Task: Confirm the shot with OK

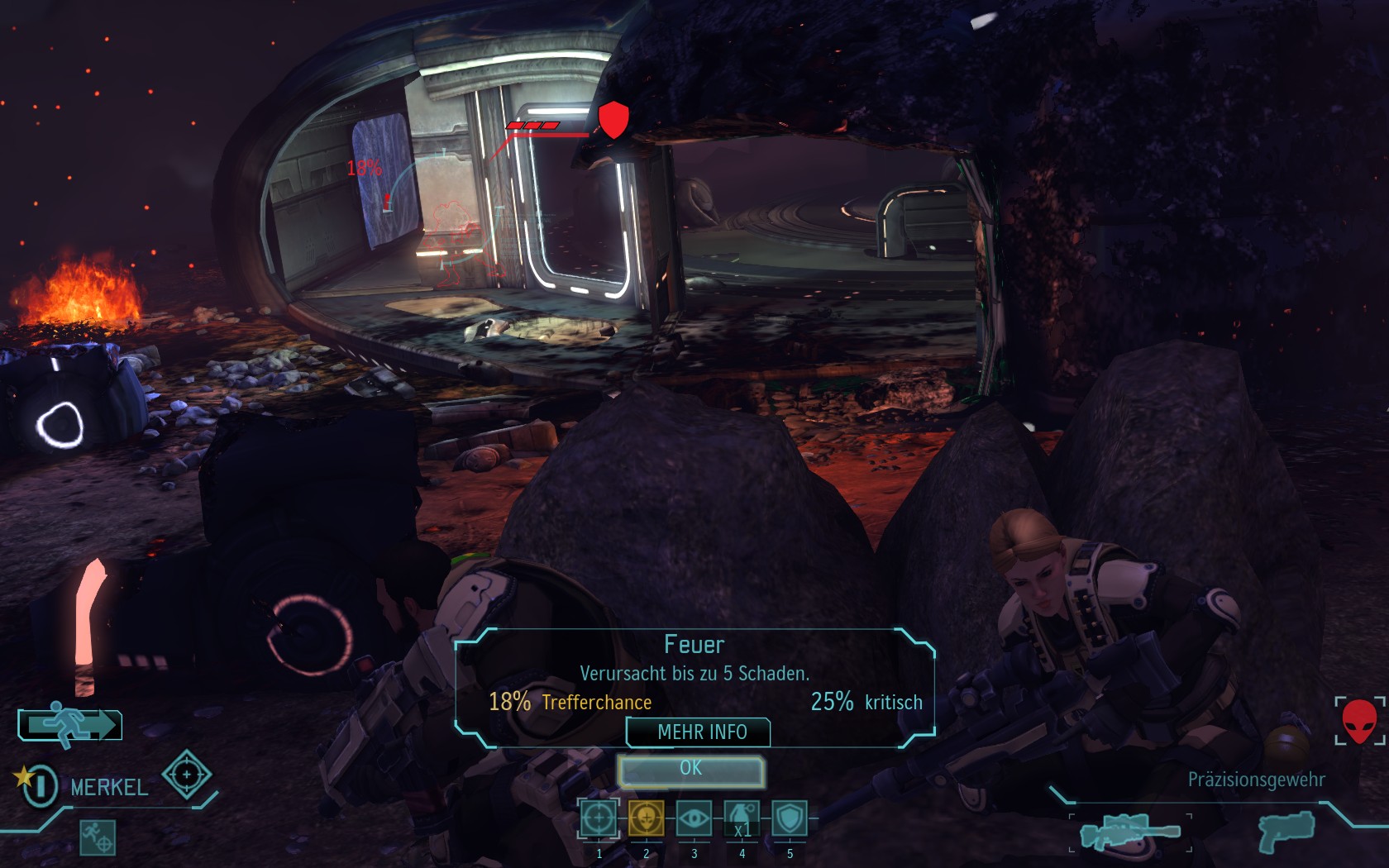Action: [691, 770]
